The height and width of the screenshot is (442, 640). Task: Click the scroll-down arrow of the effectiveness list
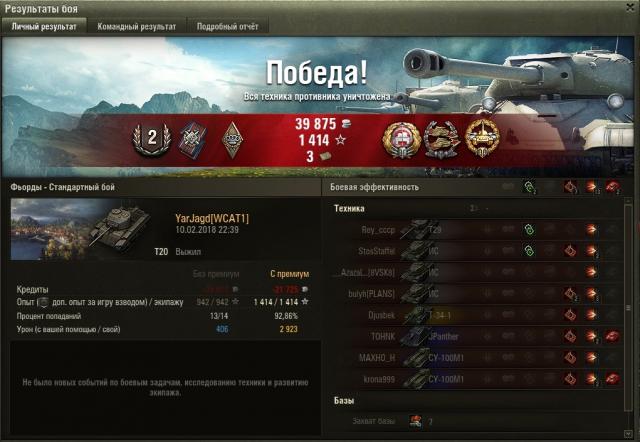point(630,433)
